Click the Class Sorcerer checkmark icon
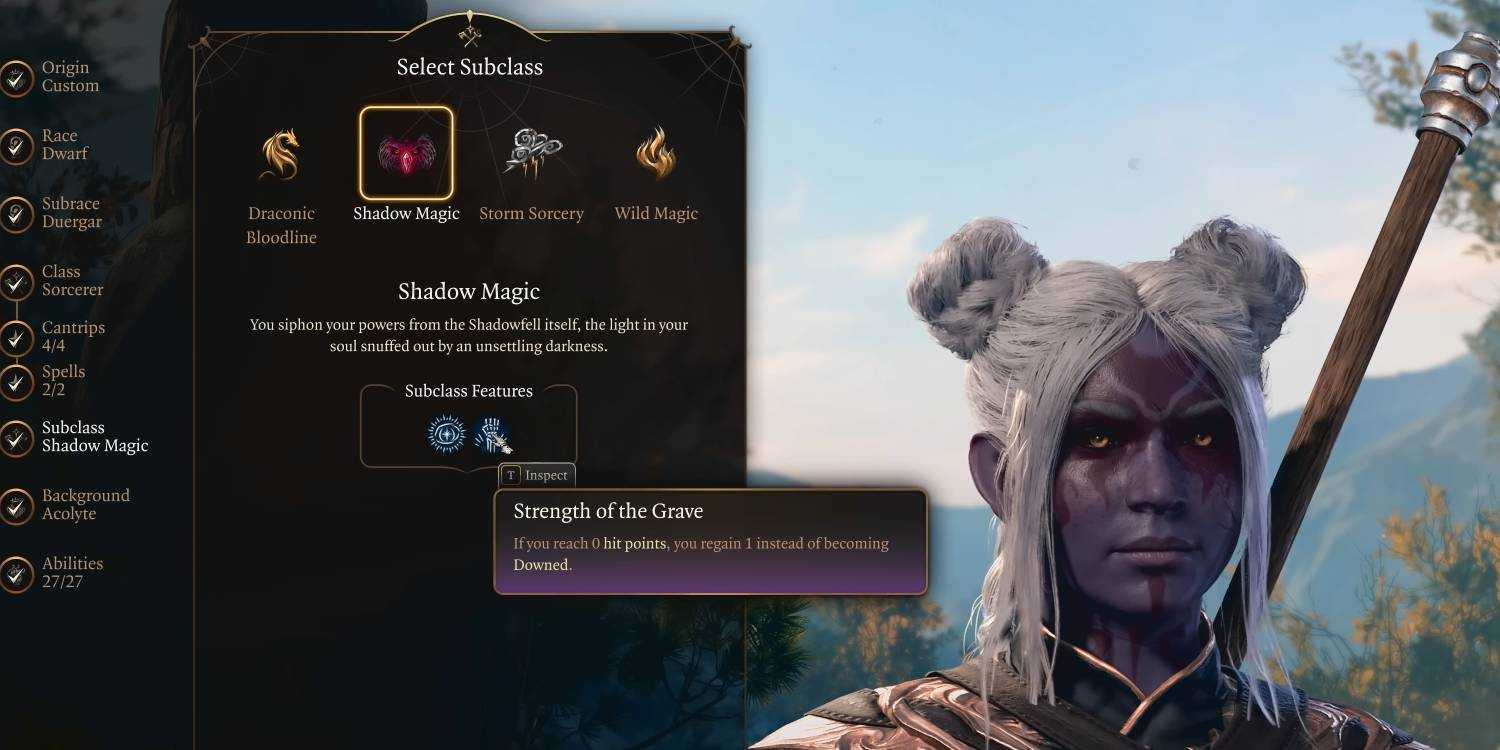Image resolution: width=1500 pixels, height=750 pixels. point(16,280)
